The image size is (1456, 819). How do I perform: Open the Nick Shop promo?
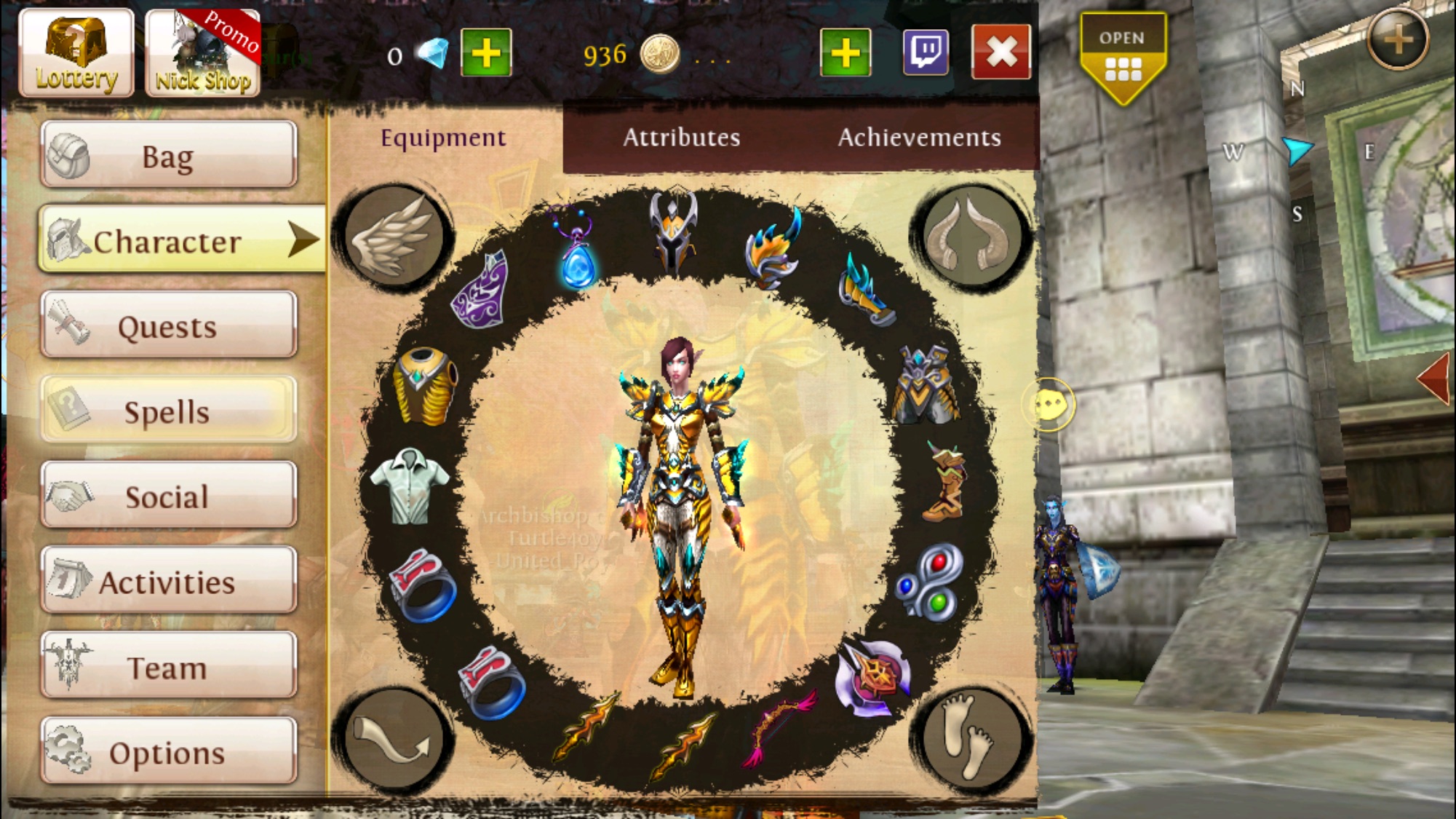coord(203,53)
